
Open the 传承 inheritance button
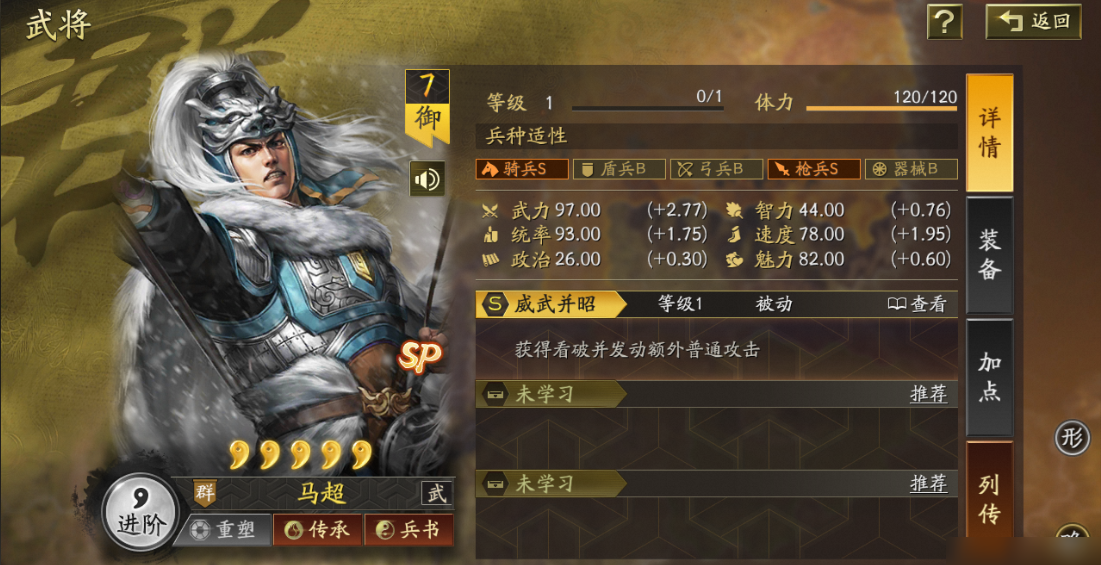tap(317, 530)
